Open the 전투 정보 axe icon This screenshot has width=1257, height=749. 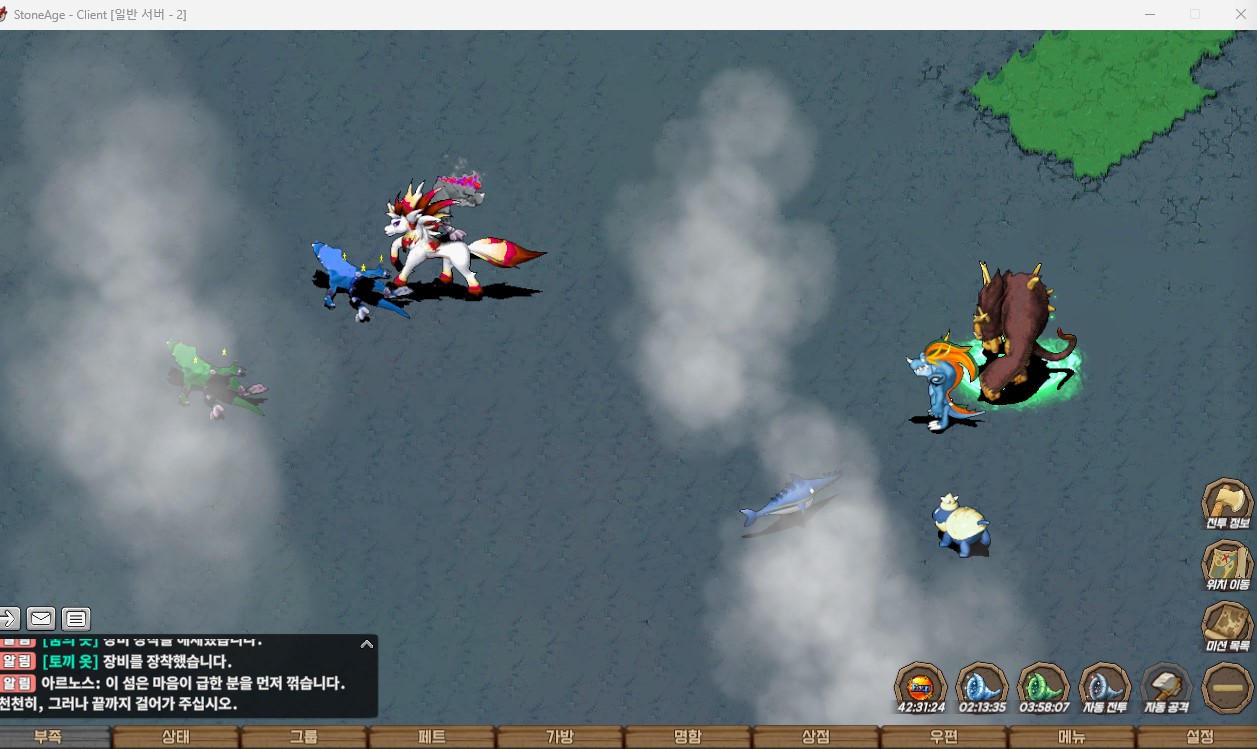tap(1227, 501)
